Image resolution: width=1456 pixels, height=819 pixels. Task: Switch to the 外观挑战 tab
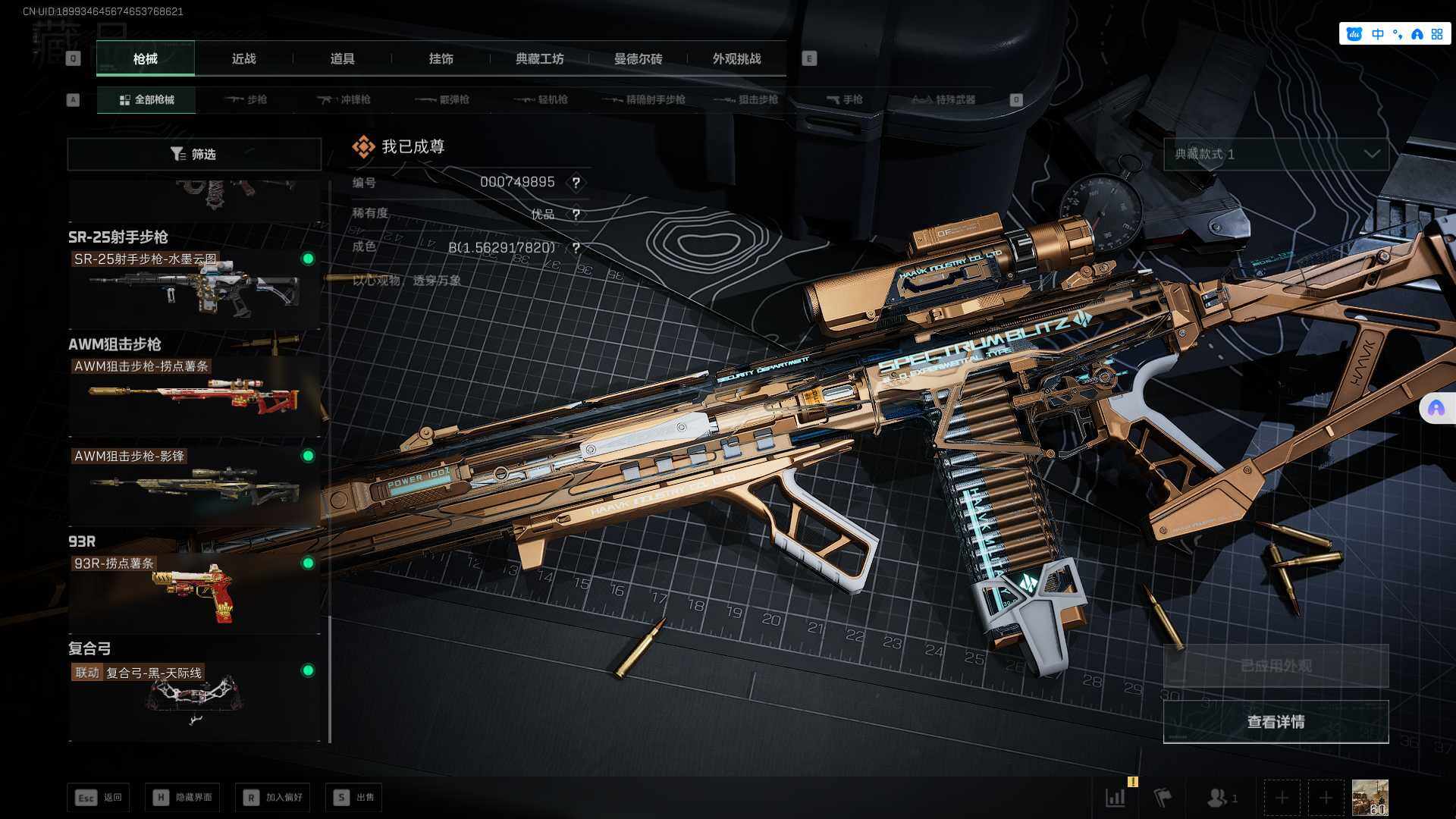coord(736,59)
